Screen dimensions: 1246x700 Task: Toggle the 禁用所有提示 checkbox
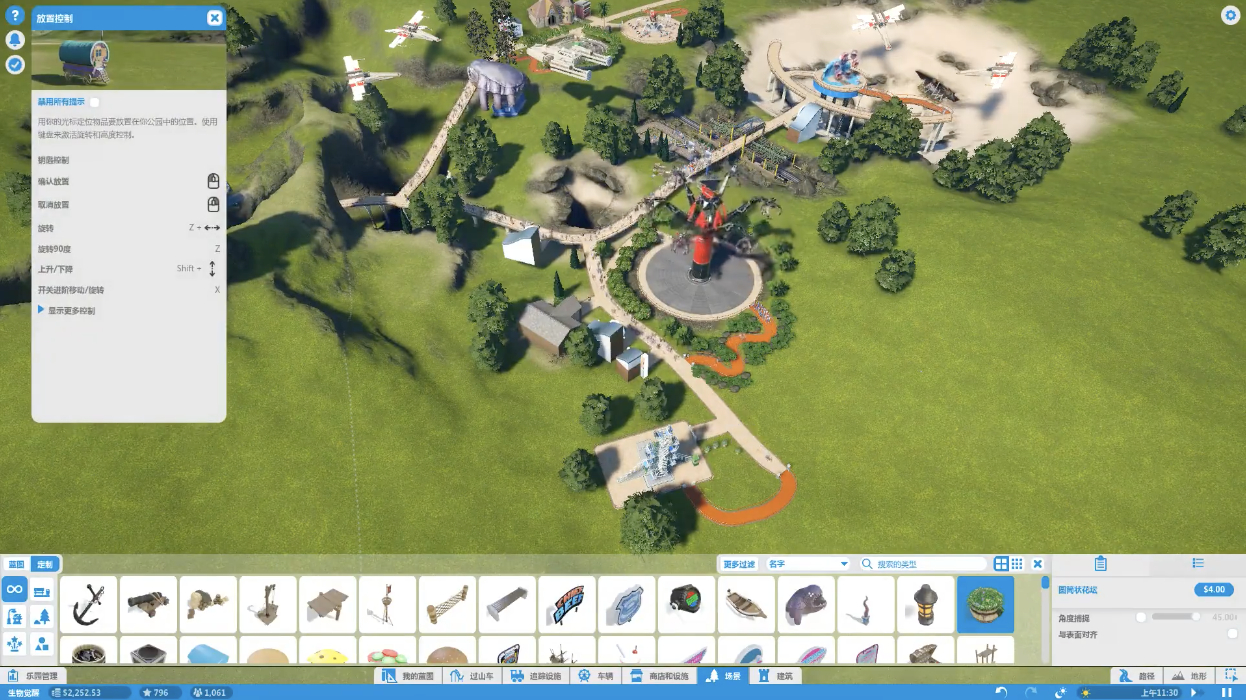(95, 102)
